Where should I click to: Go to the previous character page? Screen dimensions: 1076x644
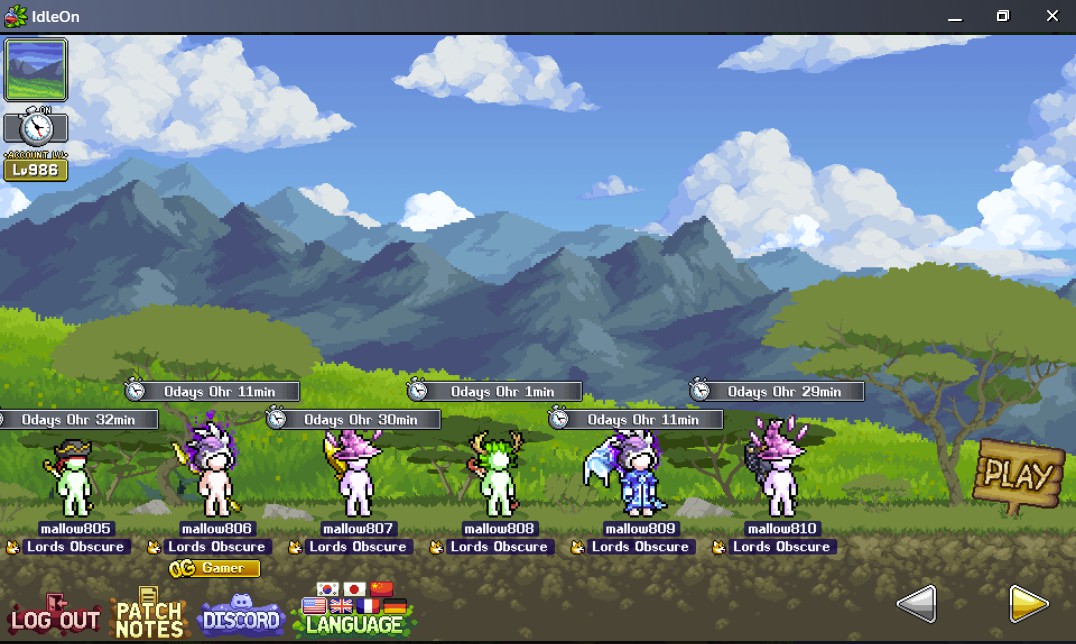click(x=916, y=603)
